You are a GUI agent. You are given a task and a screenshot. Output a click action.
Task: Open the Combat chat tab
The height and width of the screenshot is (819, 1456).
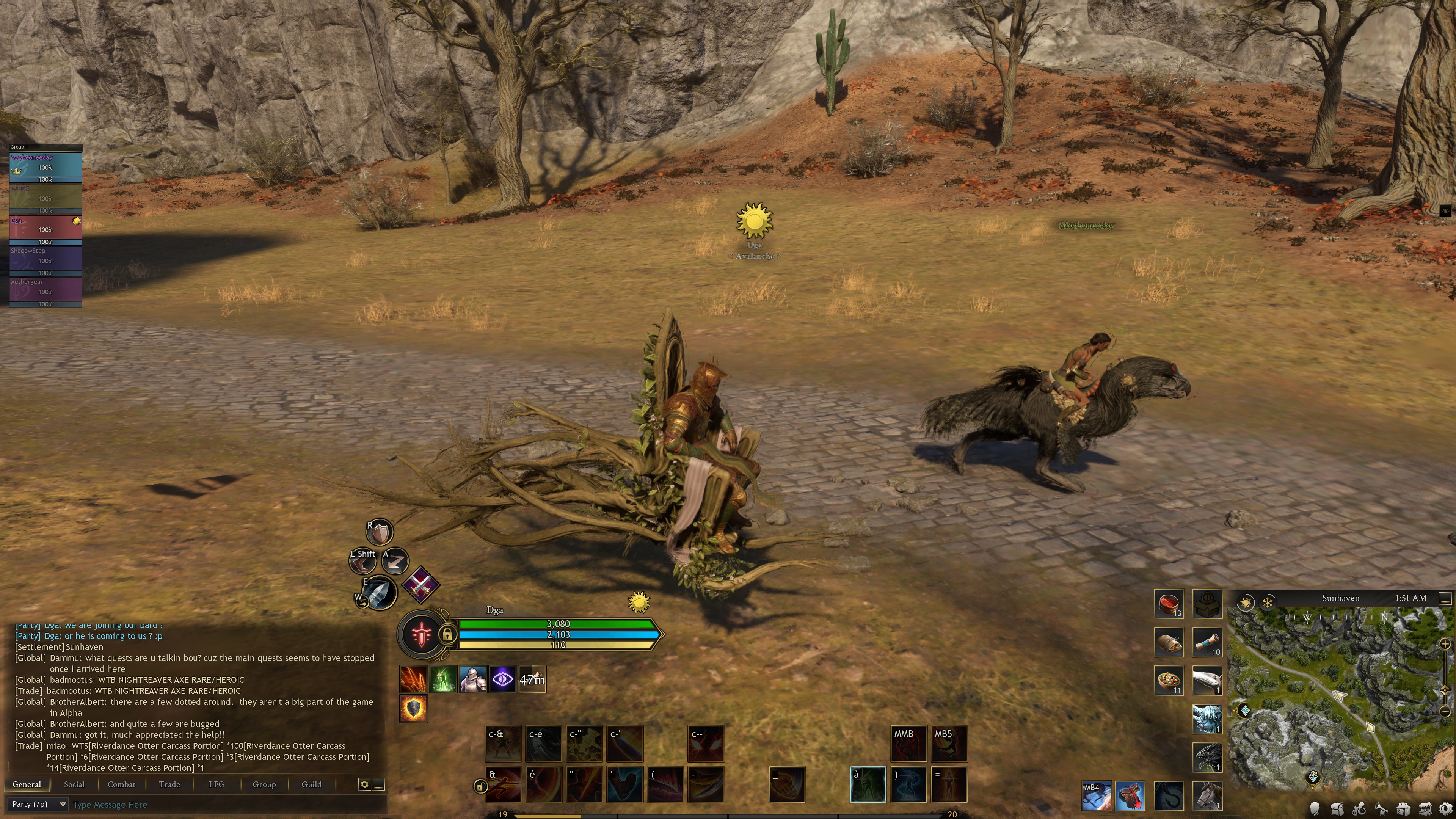click(121, 784)
